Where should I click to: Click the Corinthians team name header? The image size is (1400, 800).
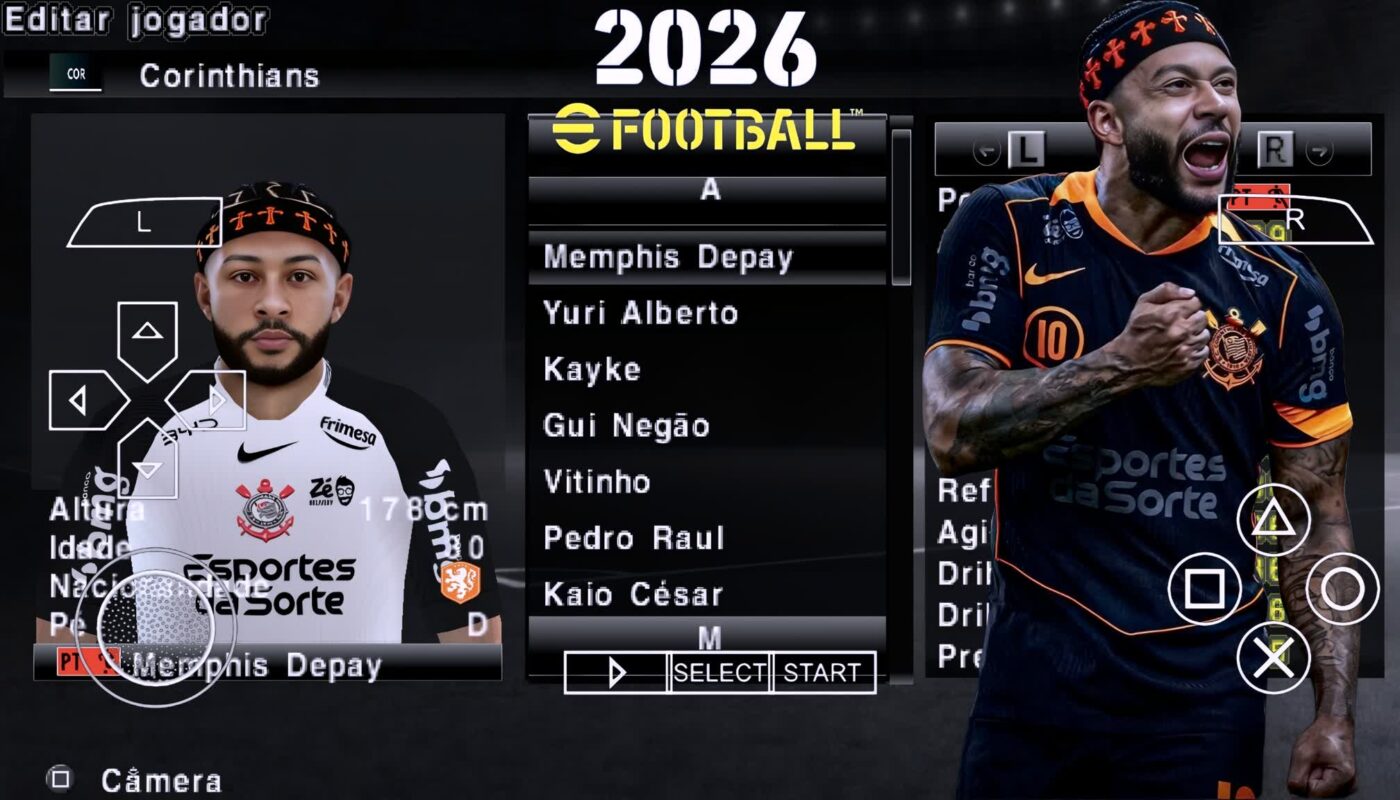click(228, 75)
